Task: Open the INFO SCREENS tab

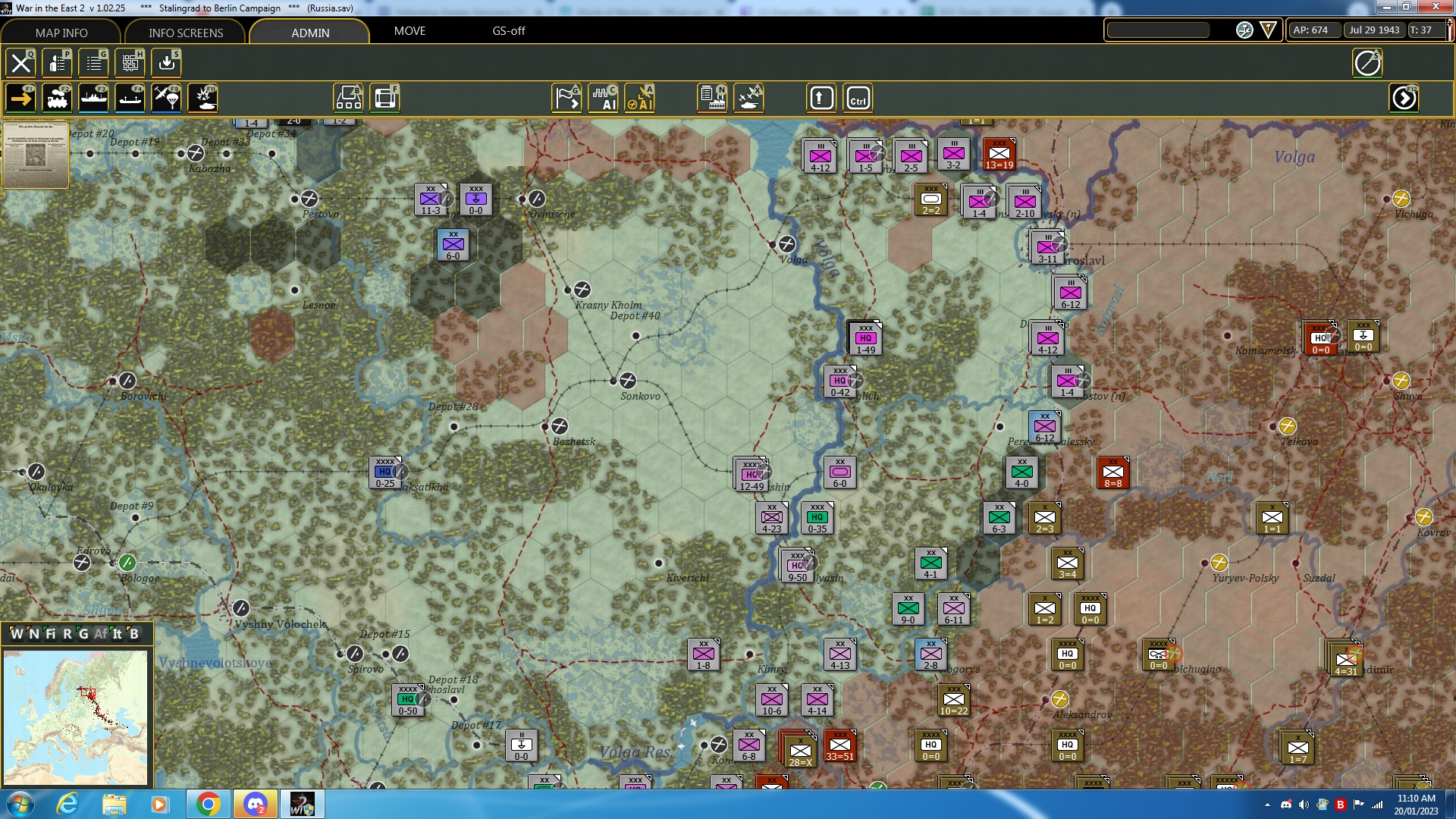Action: pyautogui.click(x=184, y=33)
